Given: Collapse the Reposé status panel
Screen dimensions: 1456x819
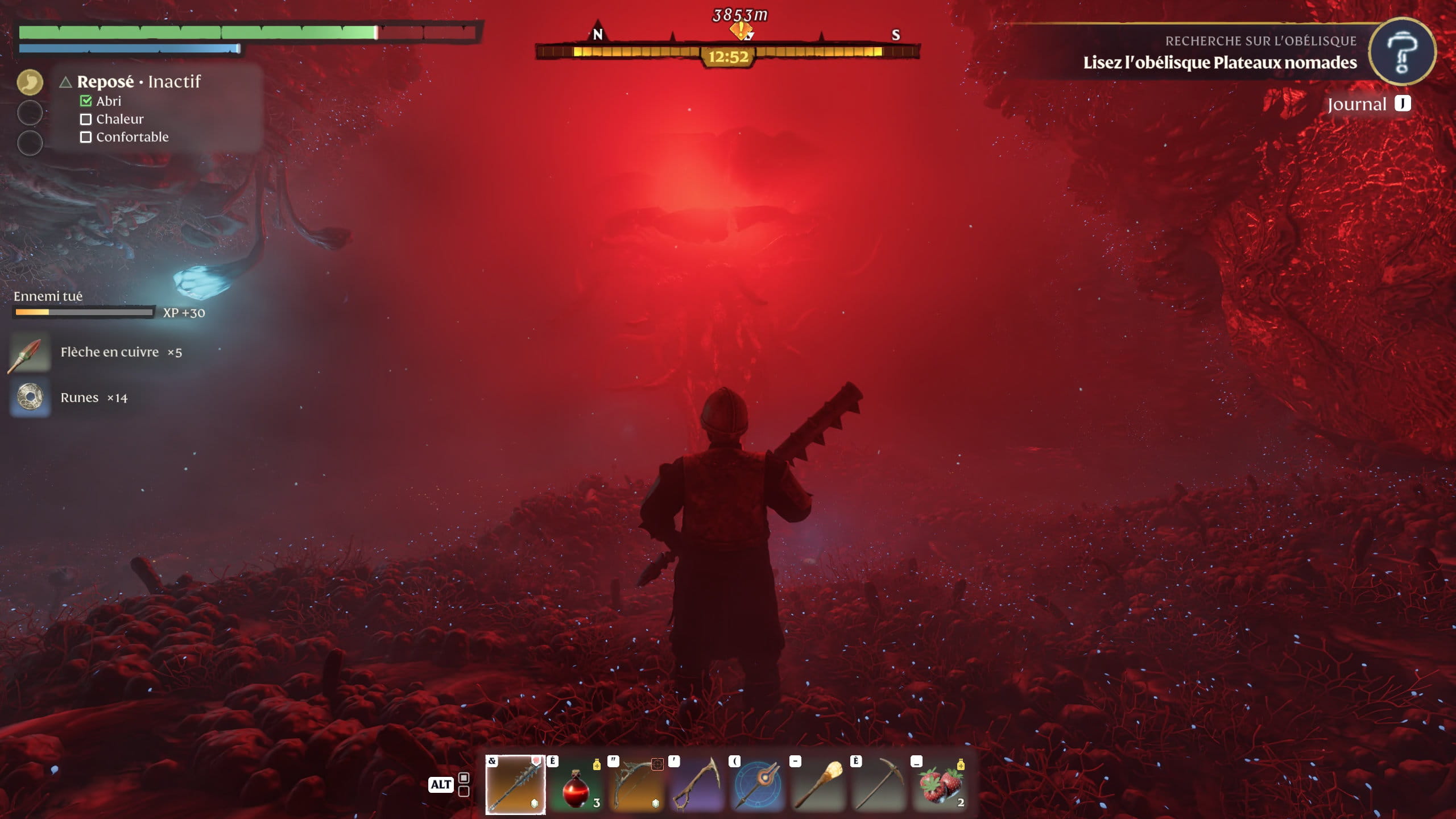Looking at the screenshot, I should pos(65,82).
